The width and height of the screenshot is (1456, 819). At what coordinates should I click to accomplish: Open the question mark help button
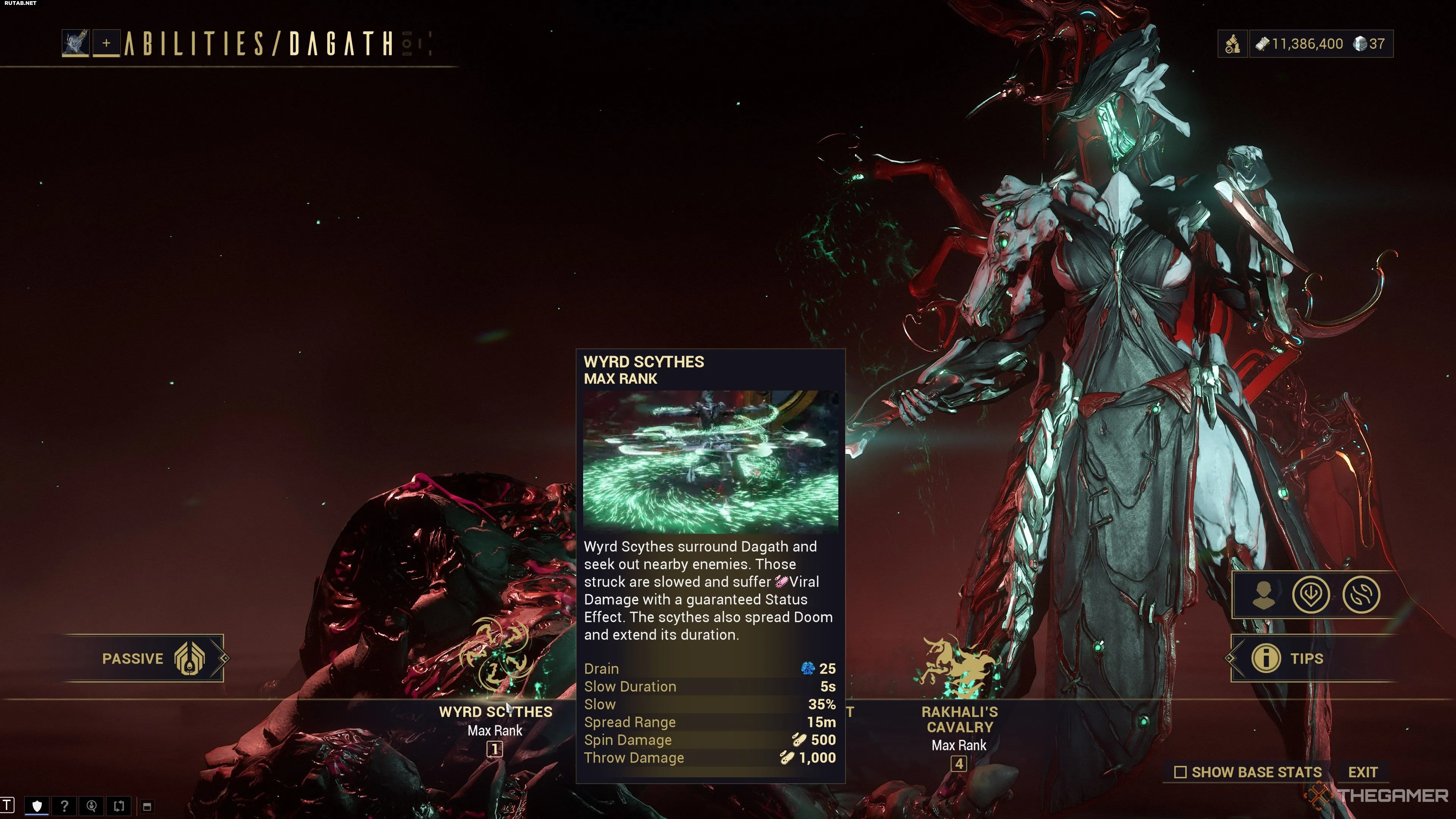(x=64, y=806)
